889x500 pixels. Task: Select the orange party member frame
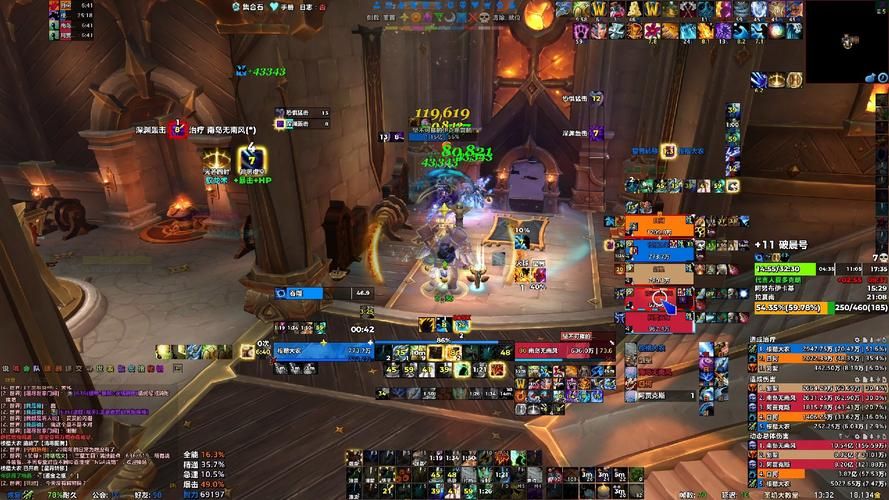659,224
